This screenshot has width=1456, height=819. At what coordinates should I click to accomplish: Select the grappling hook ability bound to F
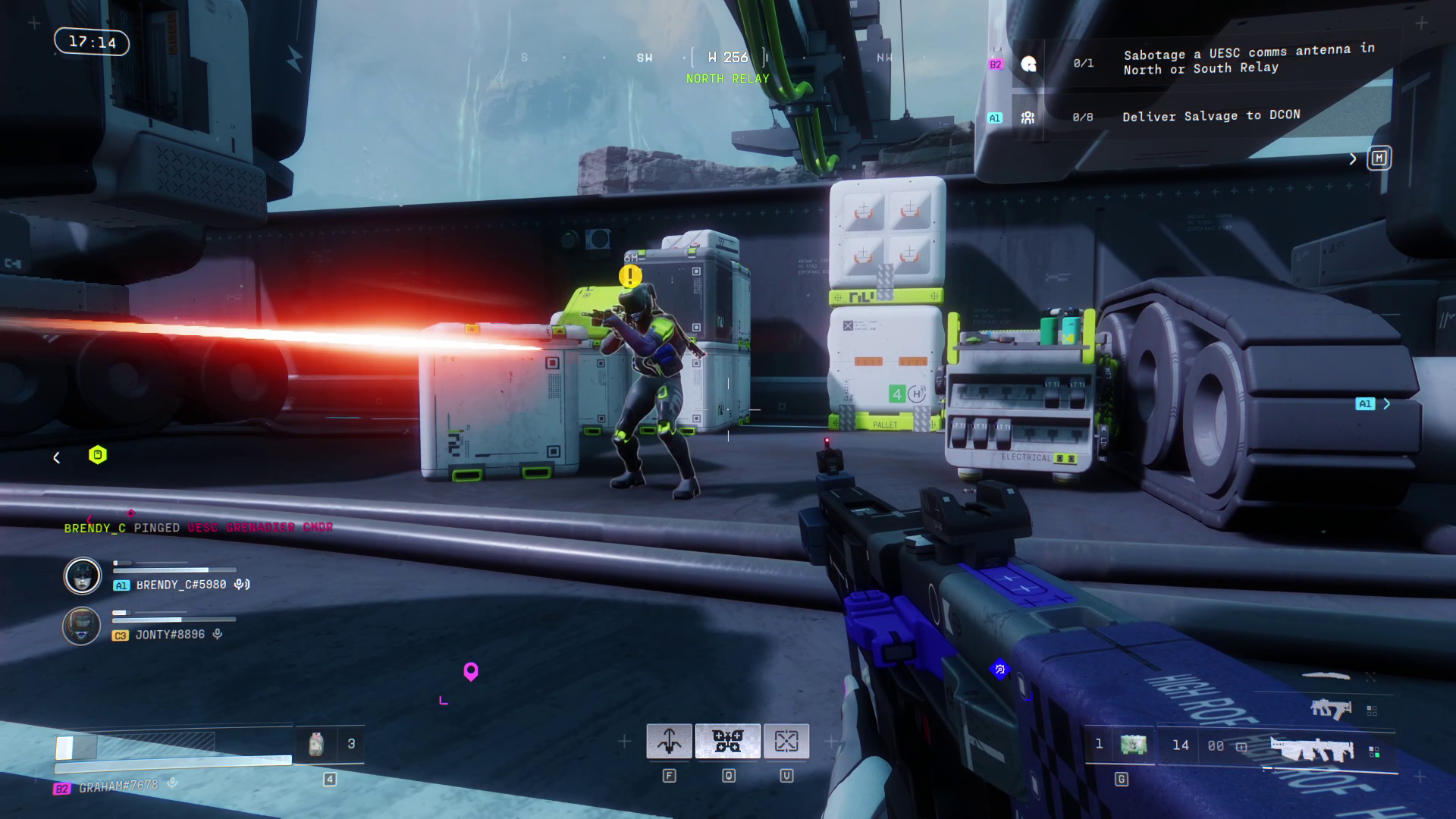tap(670, 741)
